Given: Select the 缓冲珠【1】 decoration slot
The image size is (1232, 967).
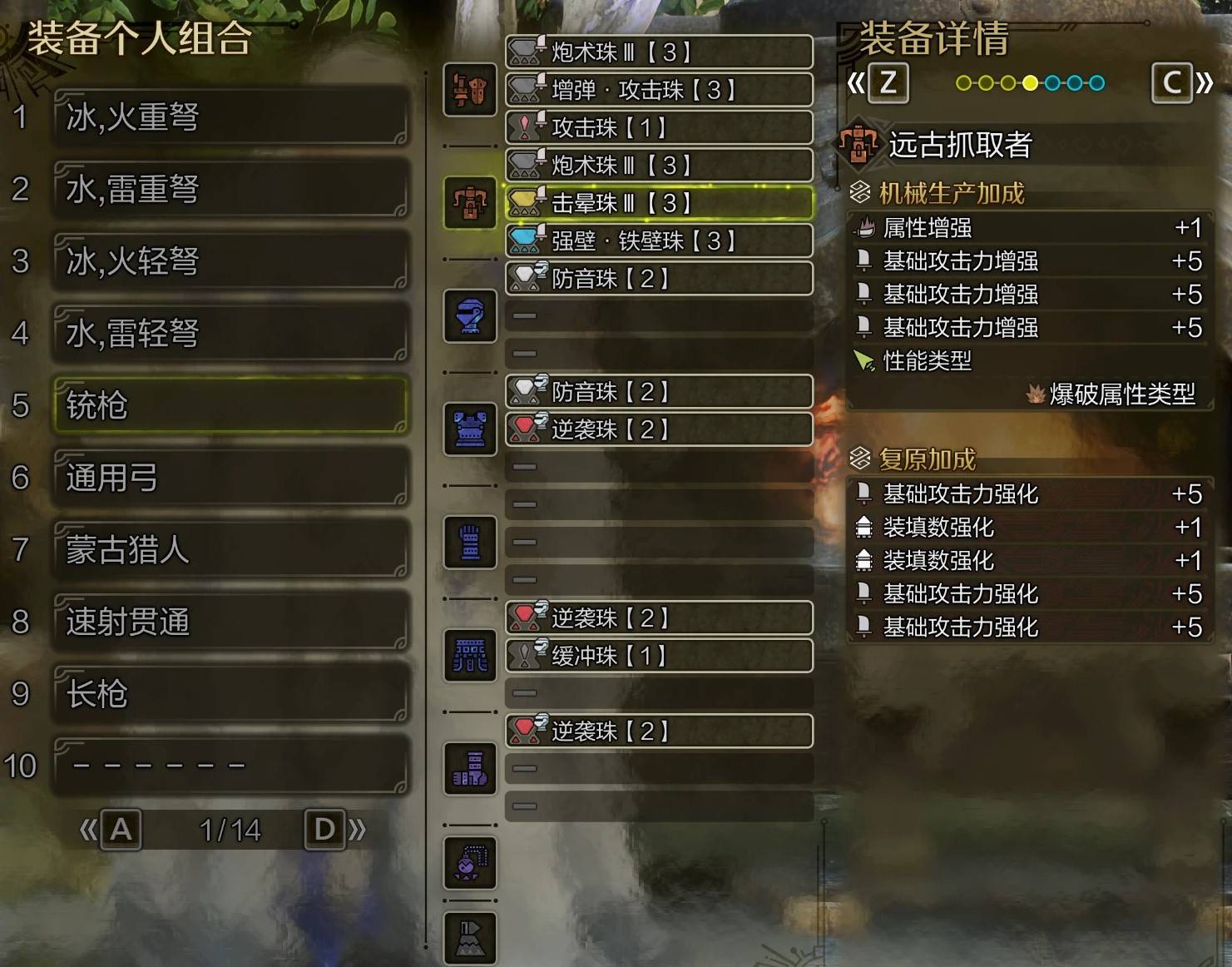Looking at the screenshot, I should (x=657, y=657).
